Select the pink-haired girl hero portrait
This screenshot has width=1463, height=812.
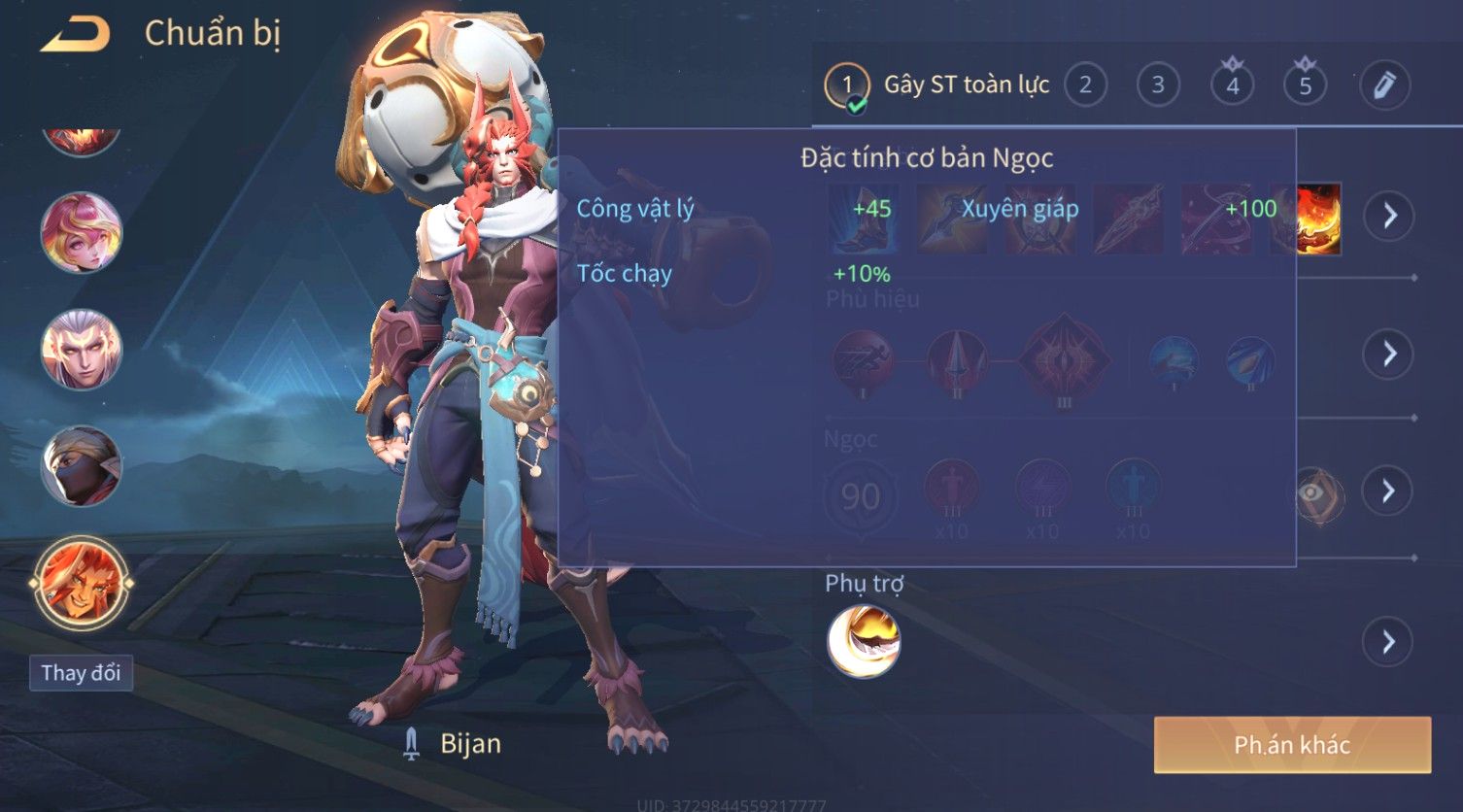pyautogui.click(x=82, y=233)
